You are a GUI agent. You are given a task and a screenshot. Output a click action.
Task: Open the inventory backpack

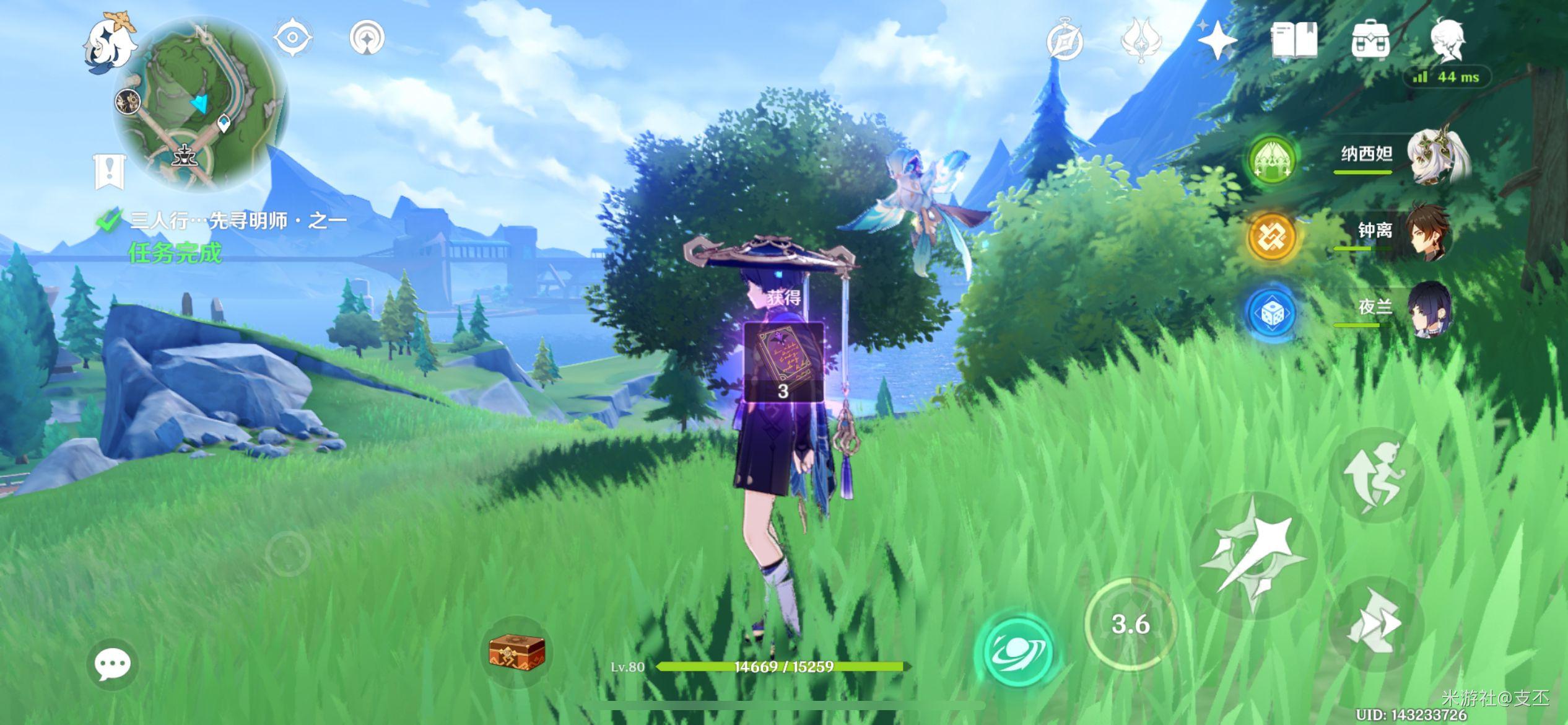1370,40
